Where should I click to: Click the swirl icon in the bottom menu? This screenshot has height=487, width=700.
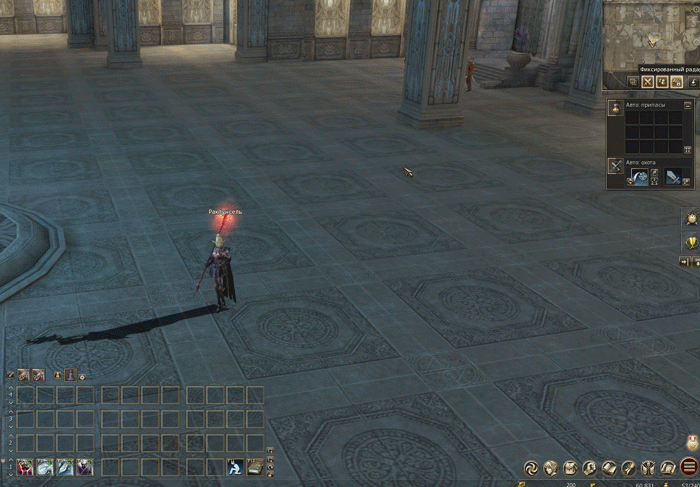(x=531, y=467)
